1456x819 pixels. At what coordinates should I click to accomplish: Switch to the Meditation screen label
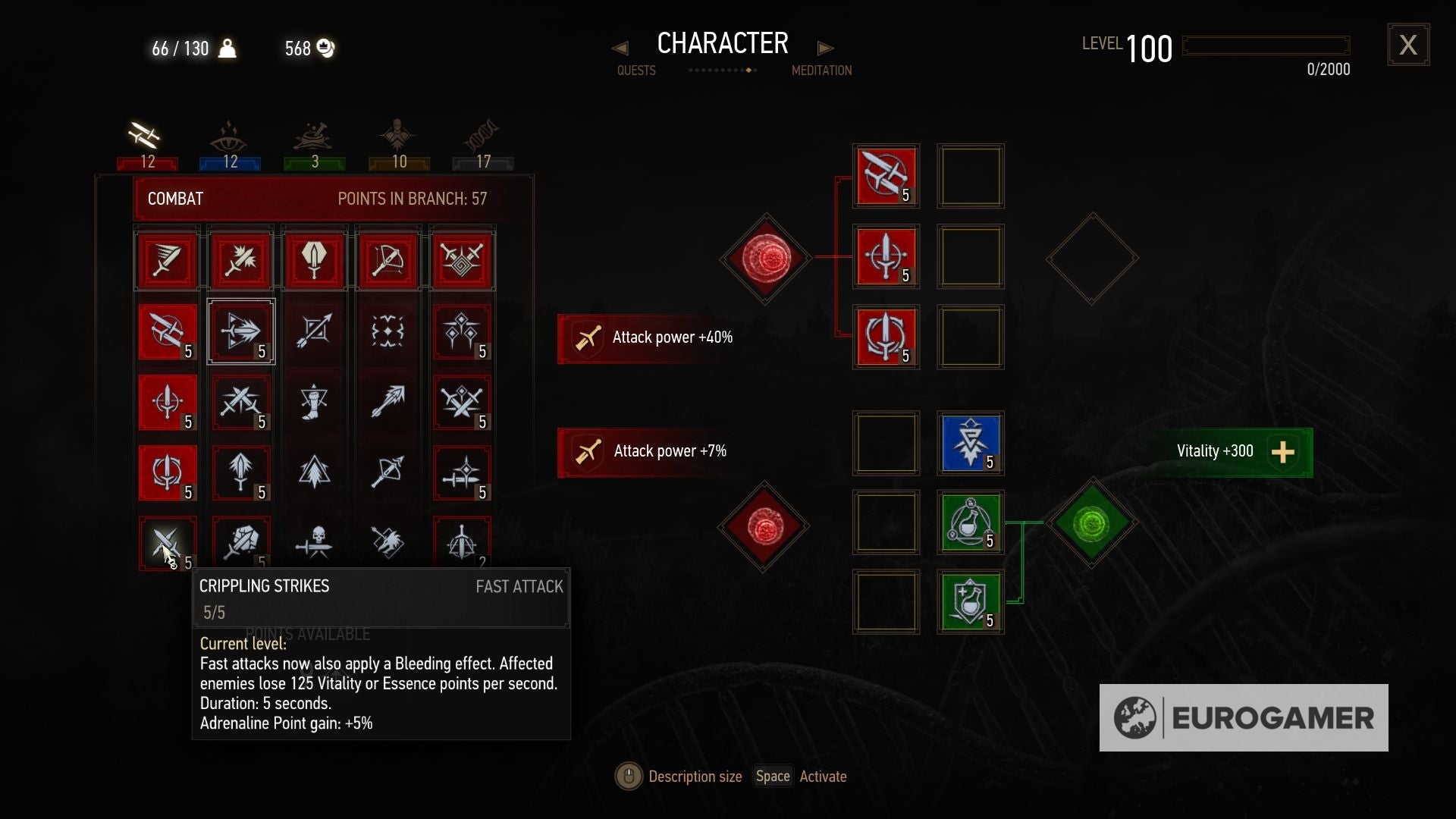coord(821,71)
